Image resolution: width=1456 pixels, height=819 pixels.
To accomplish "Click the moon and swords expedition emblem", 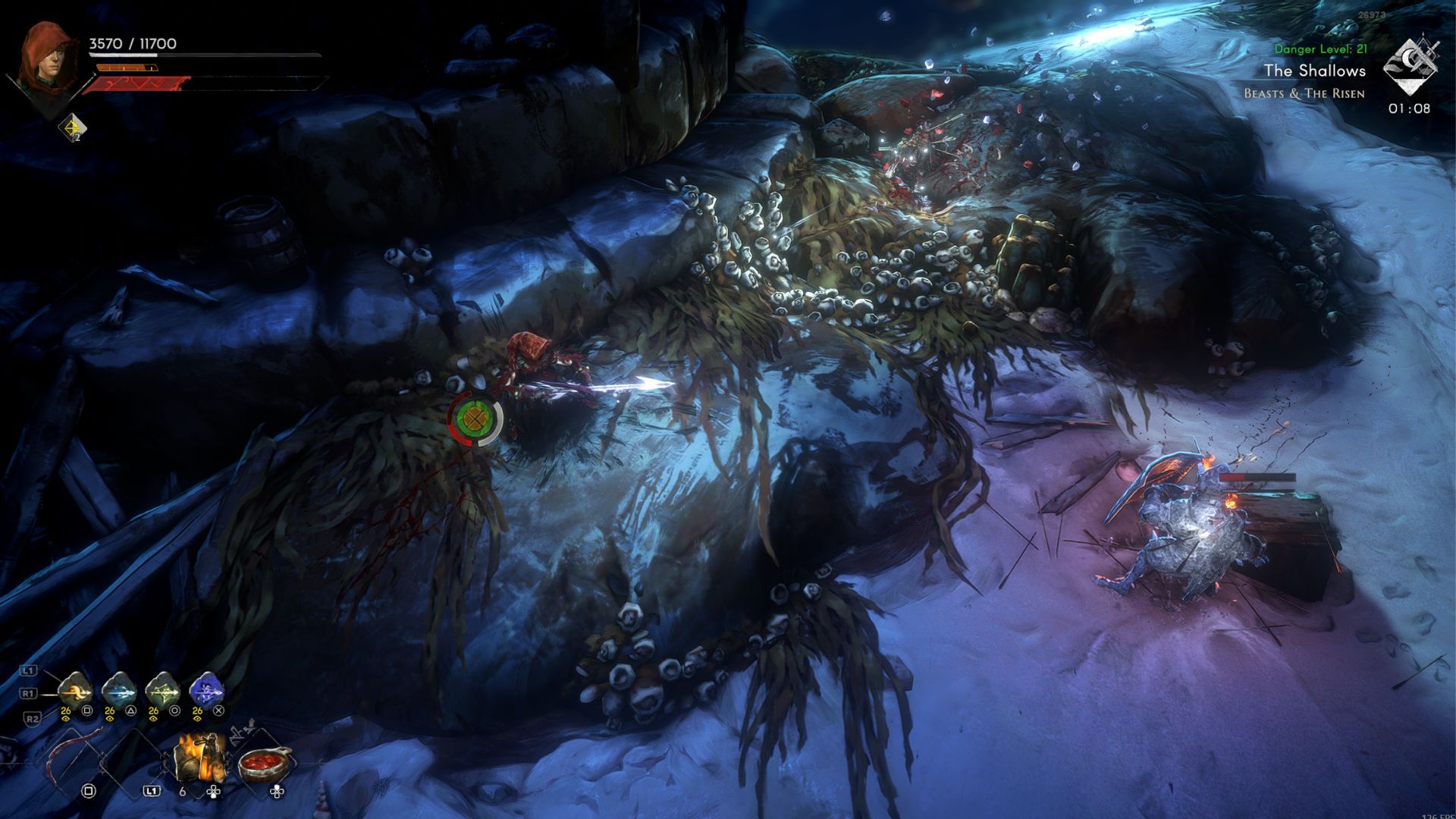I will point(1409,67).
